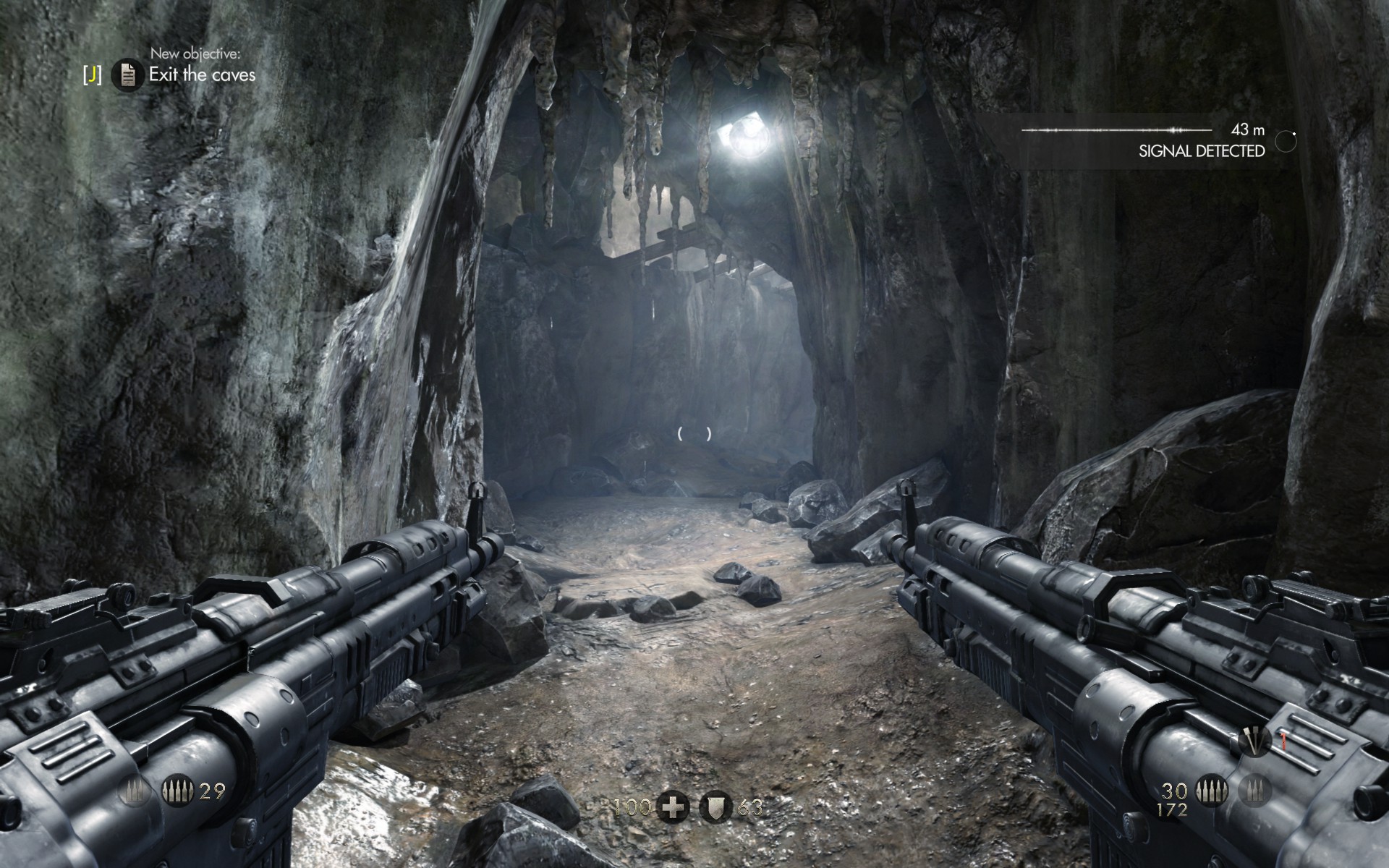Click the armor shield icon

click(x=715, y=807)
